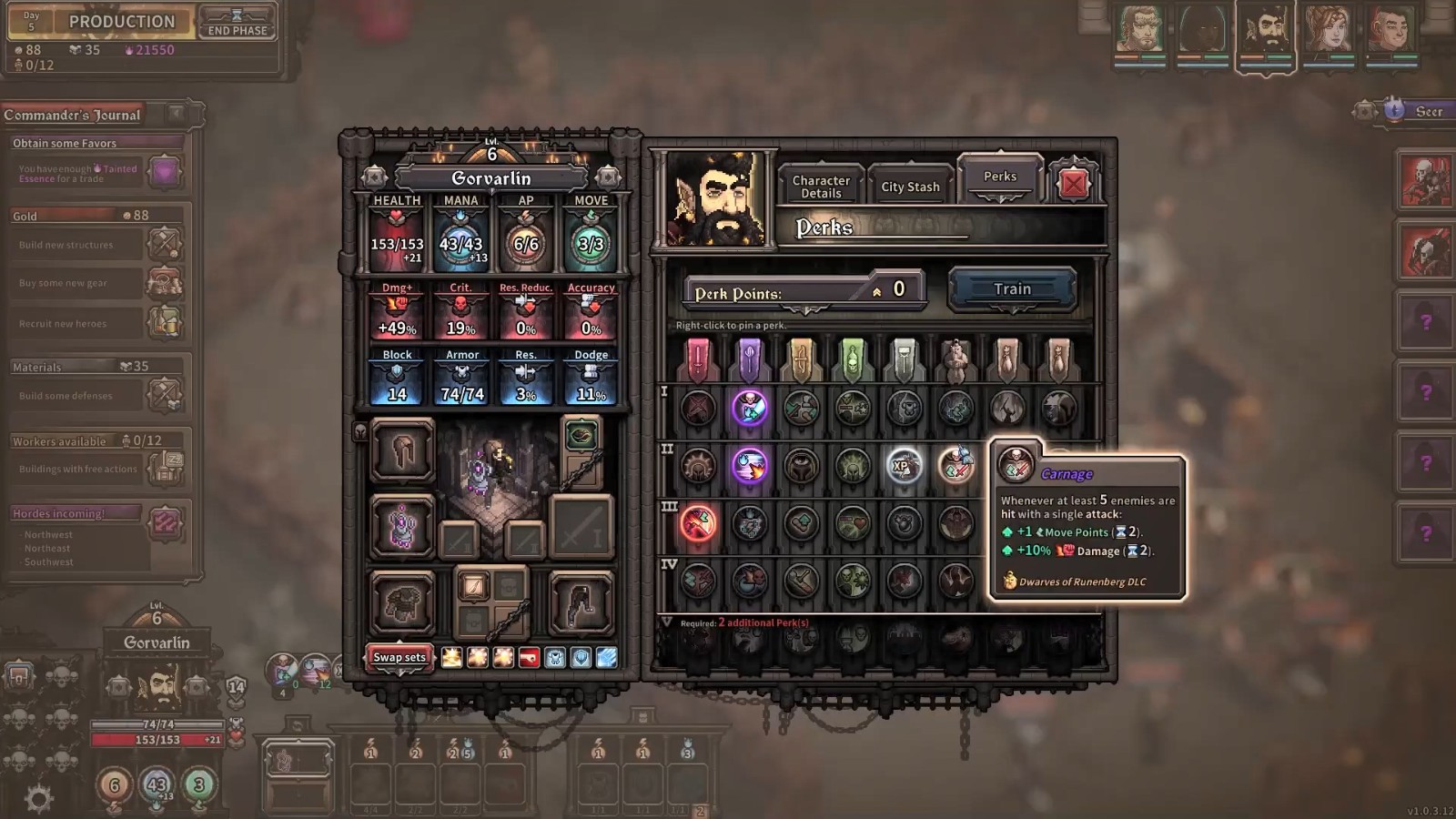The width and height of the screenshot is (1456, 819).
Task: Collapse the Commander's Journal panel
Action: click(x=176, y=114)
